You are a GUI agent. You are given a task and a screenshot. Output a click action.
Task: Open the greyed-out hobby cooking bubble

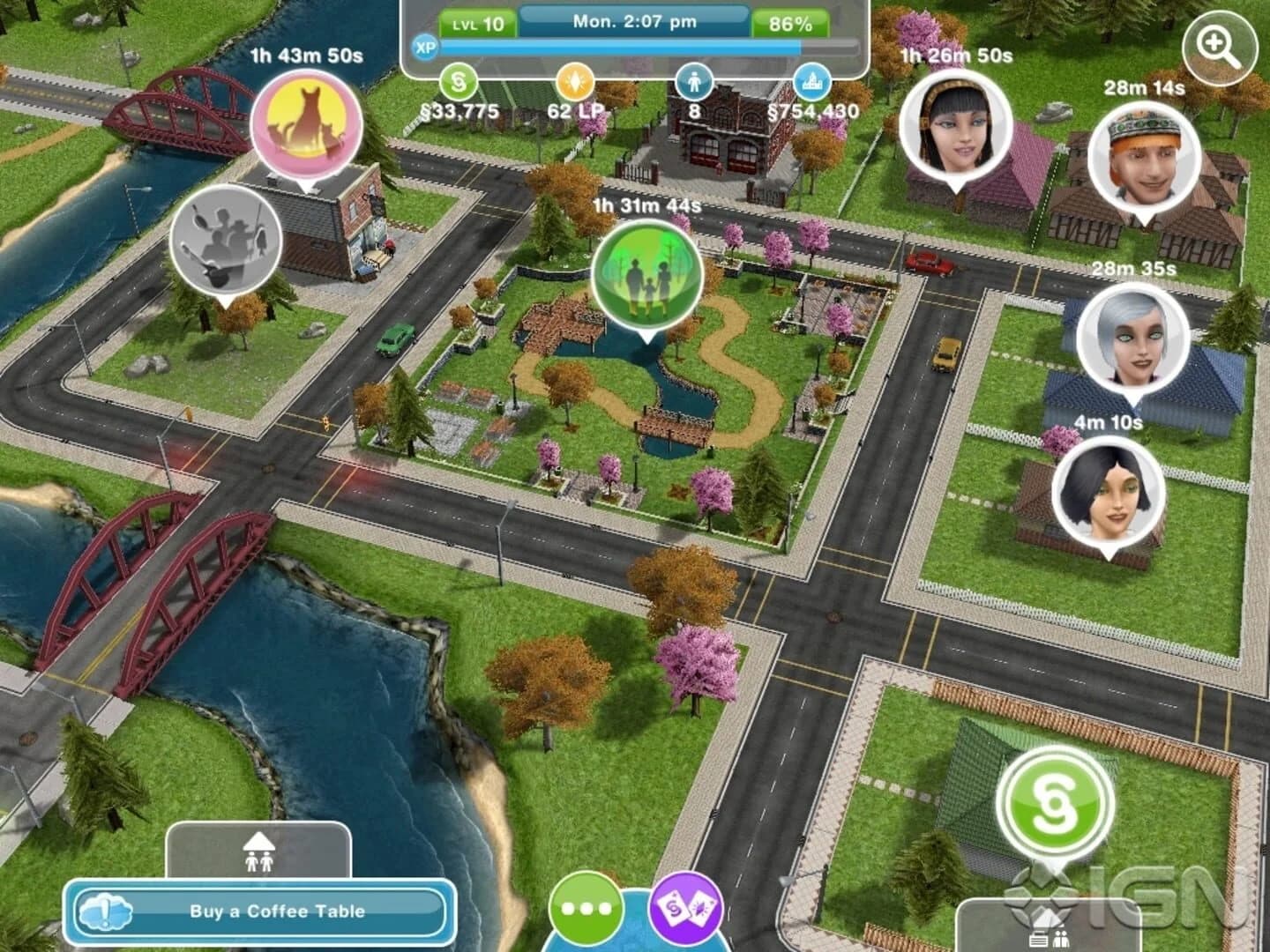[x=222, y=240]
